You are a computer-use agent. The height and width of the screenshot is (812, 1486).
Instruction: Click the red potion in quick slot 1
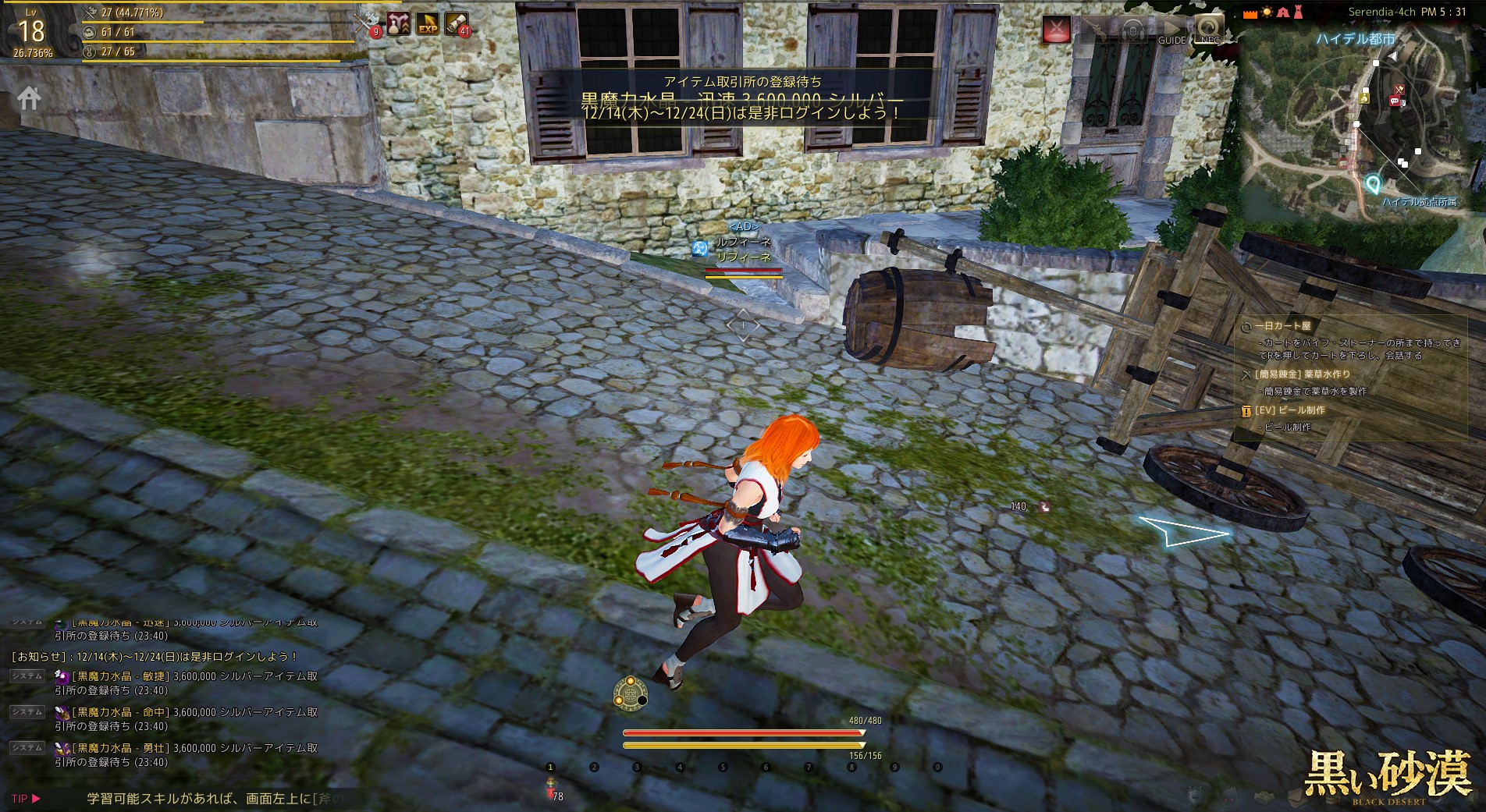pyautogui.click(x=551, y=787)
